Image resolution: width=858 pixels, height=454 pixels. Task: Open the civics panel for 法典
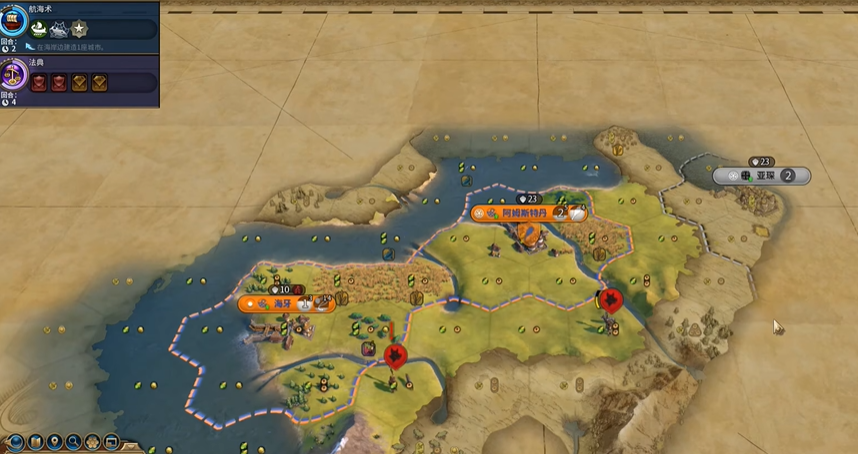[x=14, y=73]
